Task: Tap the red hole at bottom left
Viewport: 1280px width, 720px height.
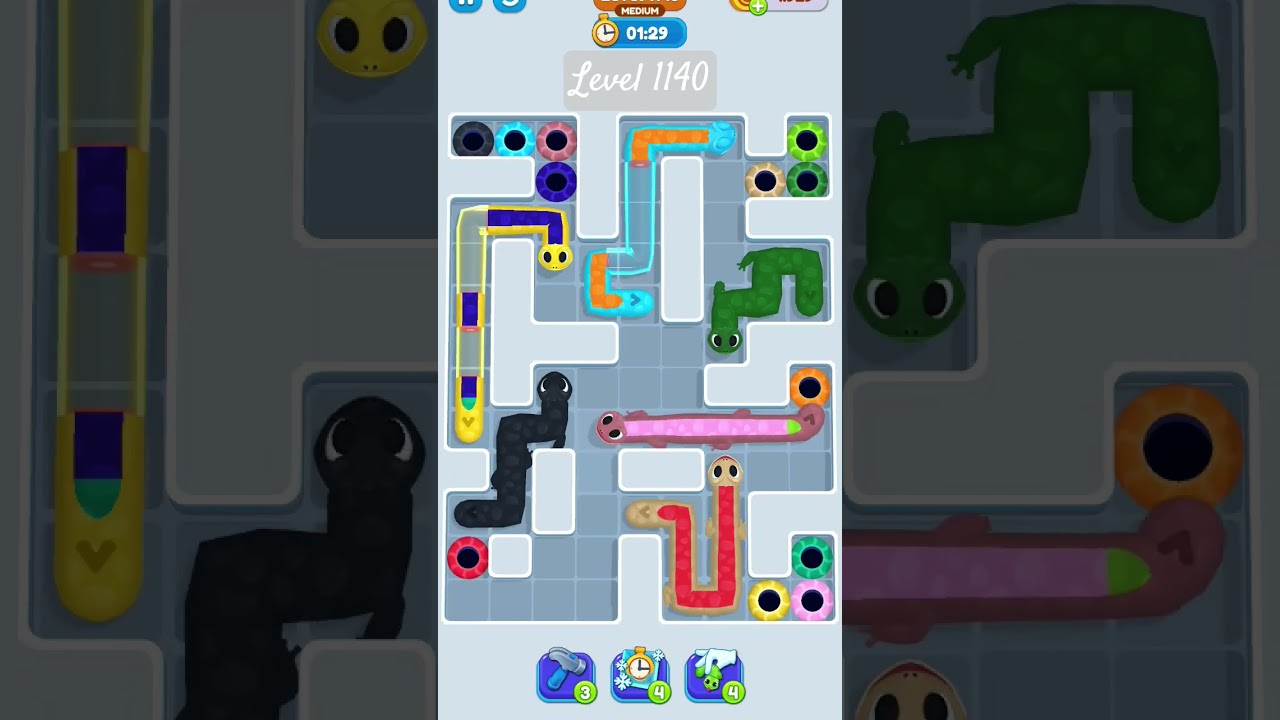Action: [x=470, y=558]
